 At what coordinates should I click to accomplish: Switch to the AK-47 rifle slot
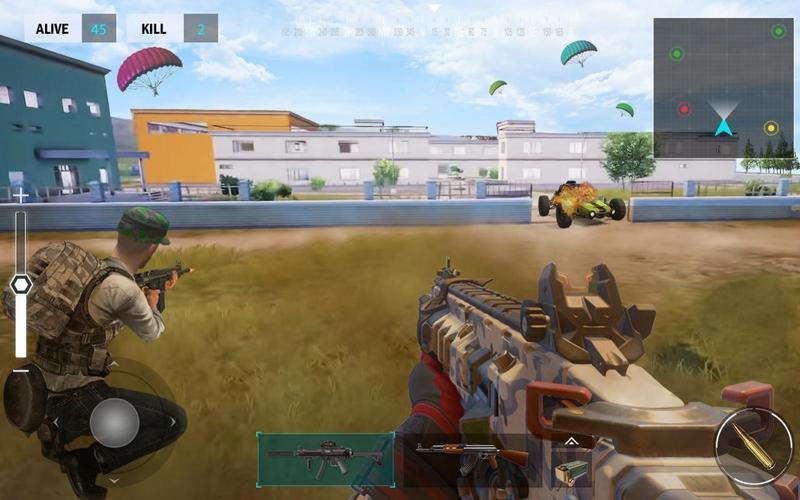click(x=471, y=459)
